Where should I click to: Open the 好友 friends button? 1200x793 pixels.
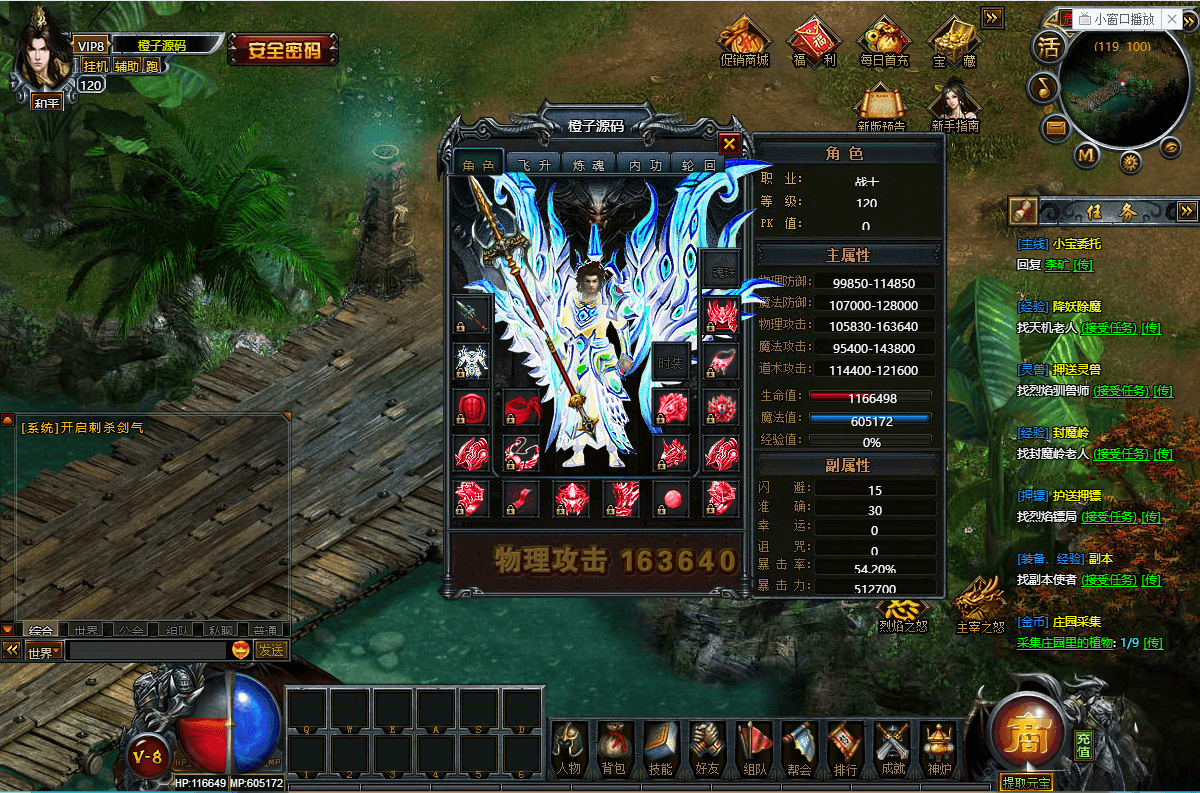tap(707, 748)
